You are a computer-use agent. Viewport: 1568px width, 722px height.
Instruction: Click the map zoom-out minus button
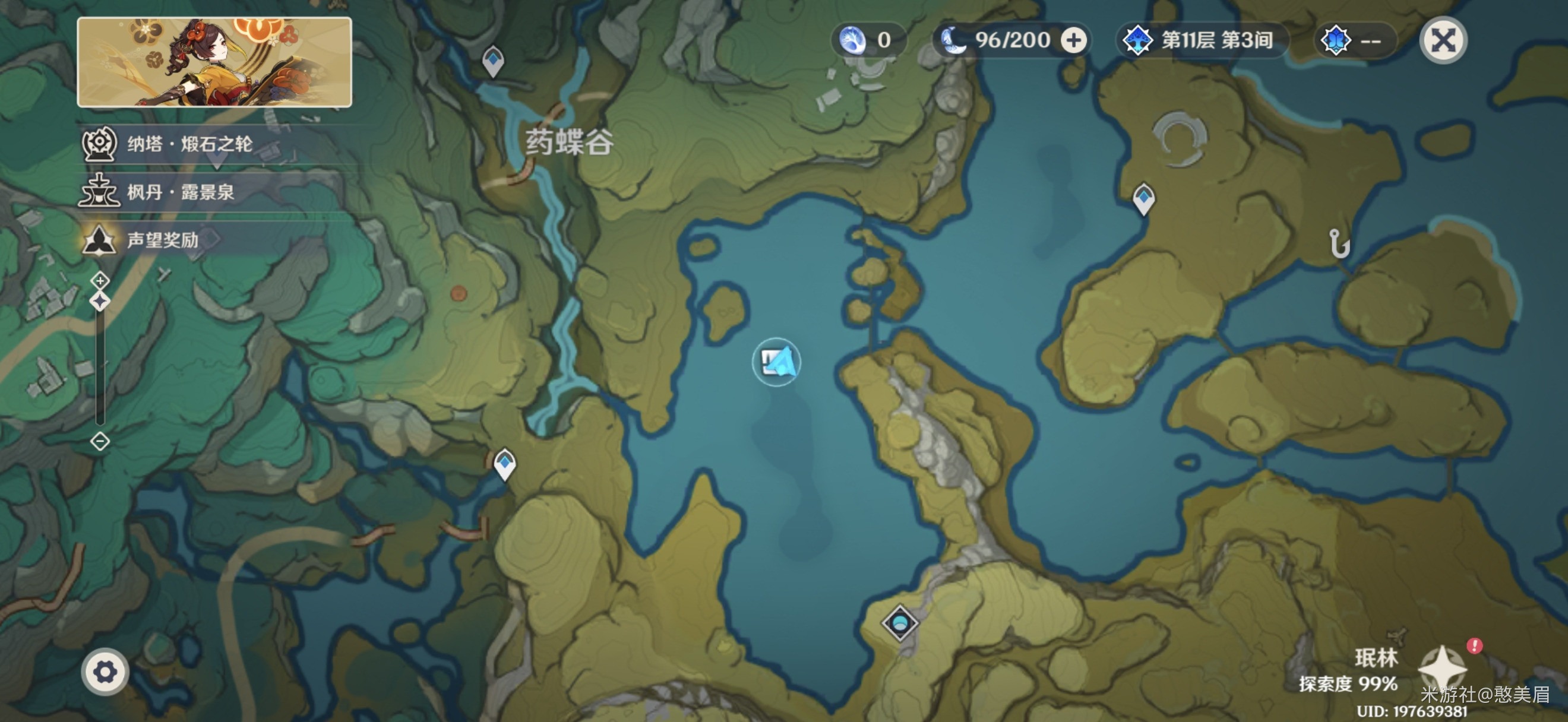point(100,441)
